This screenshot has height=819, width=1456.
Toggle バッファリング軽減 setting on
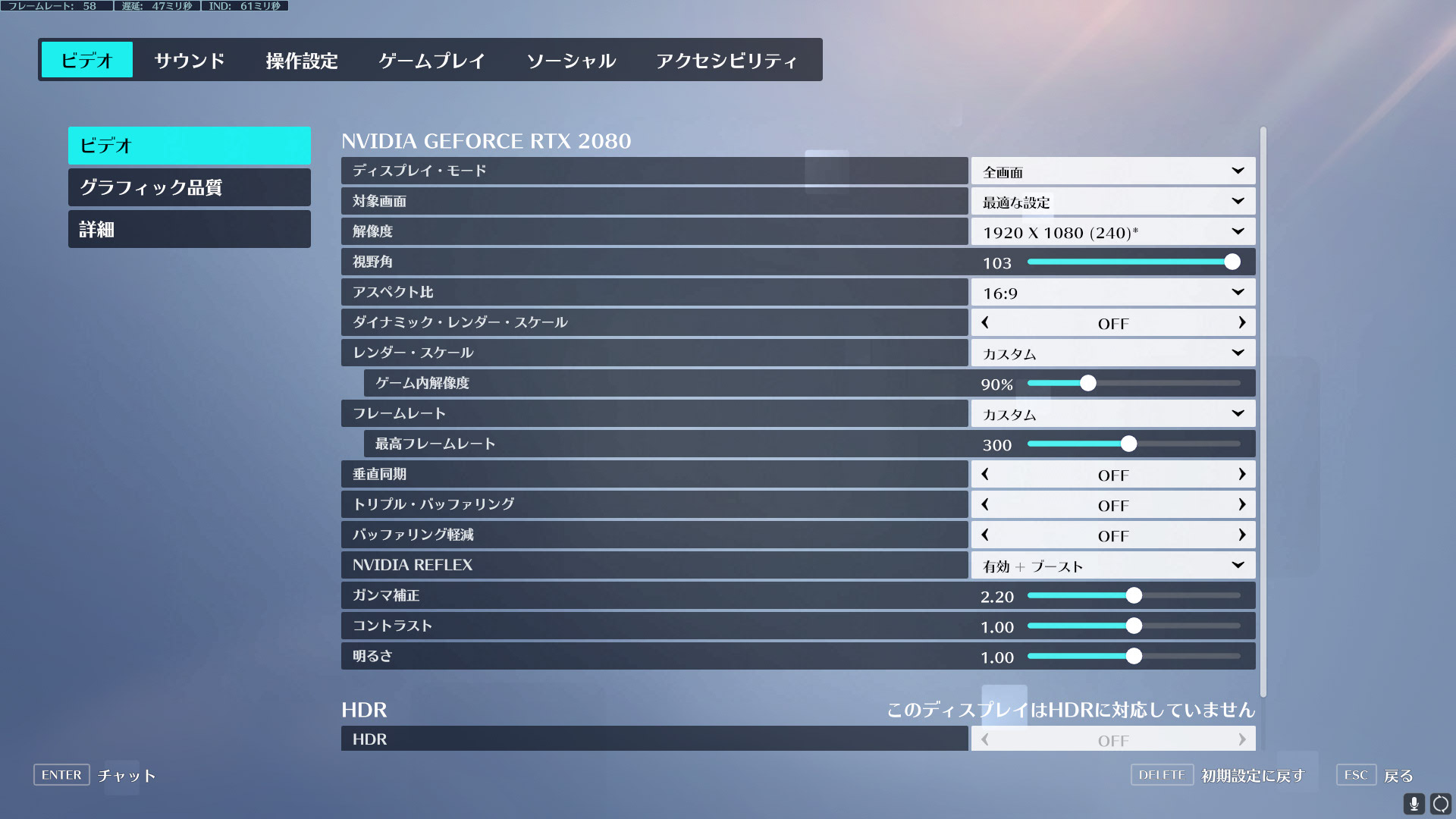tap(1242, 535)
